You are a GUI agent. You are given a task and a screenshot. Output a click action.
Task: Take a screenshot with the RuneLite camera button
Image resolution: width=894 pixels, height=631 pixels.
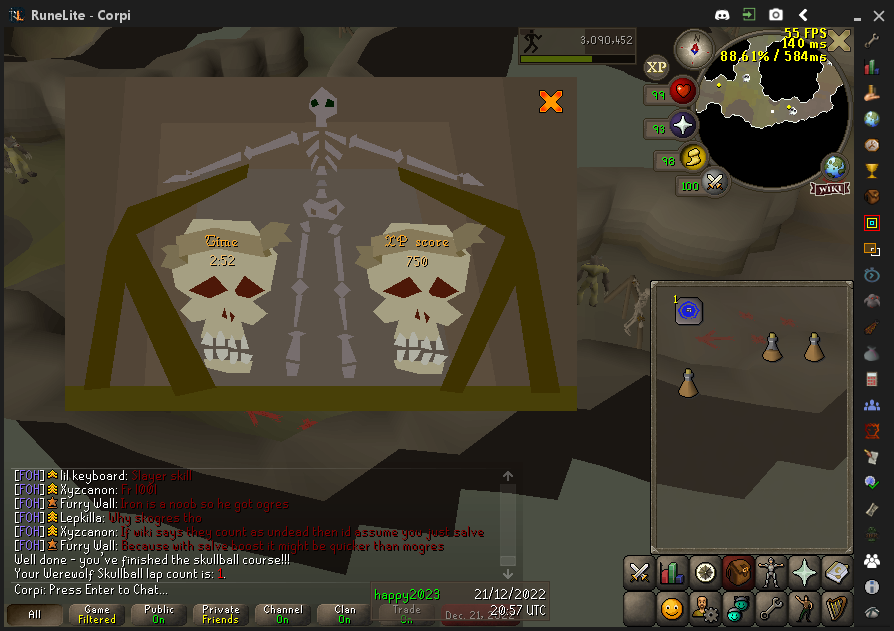tap(775, 15)
